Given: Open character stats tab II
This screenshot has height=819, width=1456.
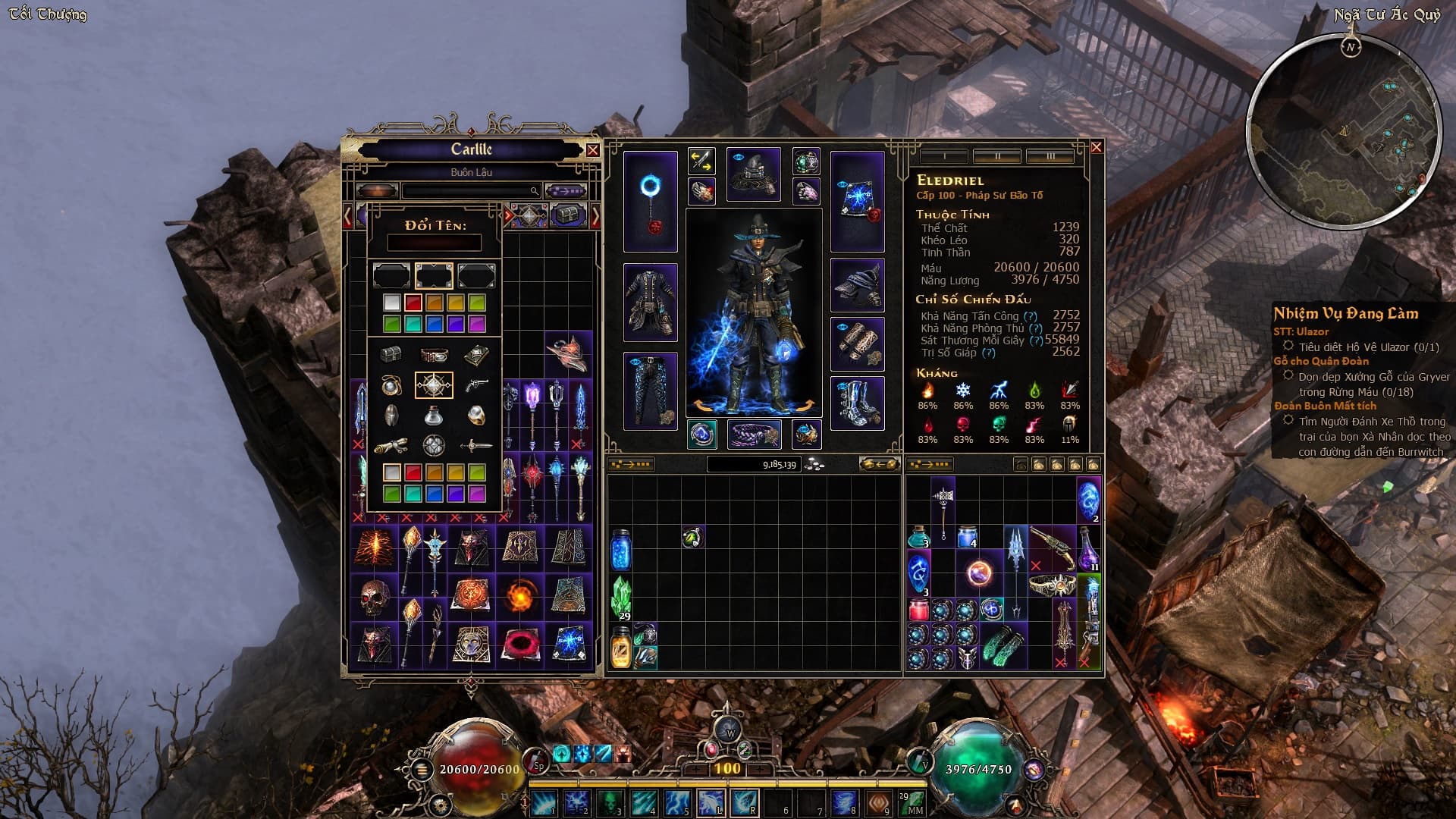Looking at the screenshot, I should coord(997,156).
